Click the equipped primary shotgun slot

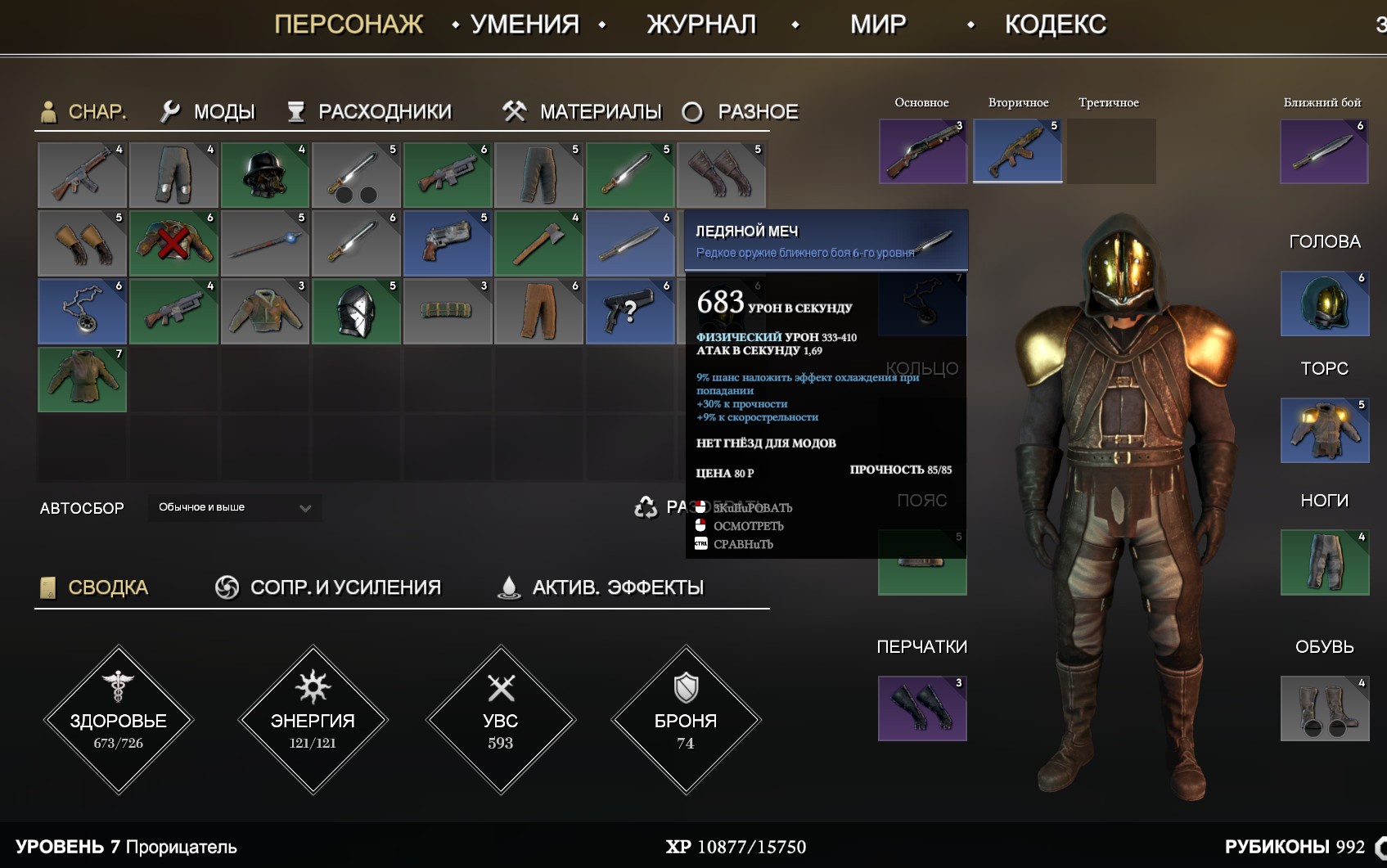[x=922, y=151]
